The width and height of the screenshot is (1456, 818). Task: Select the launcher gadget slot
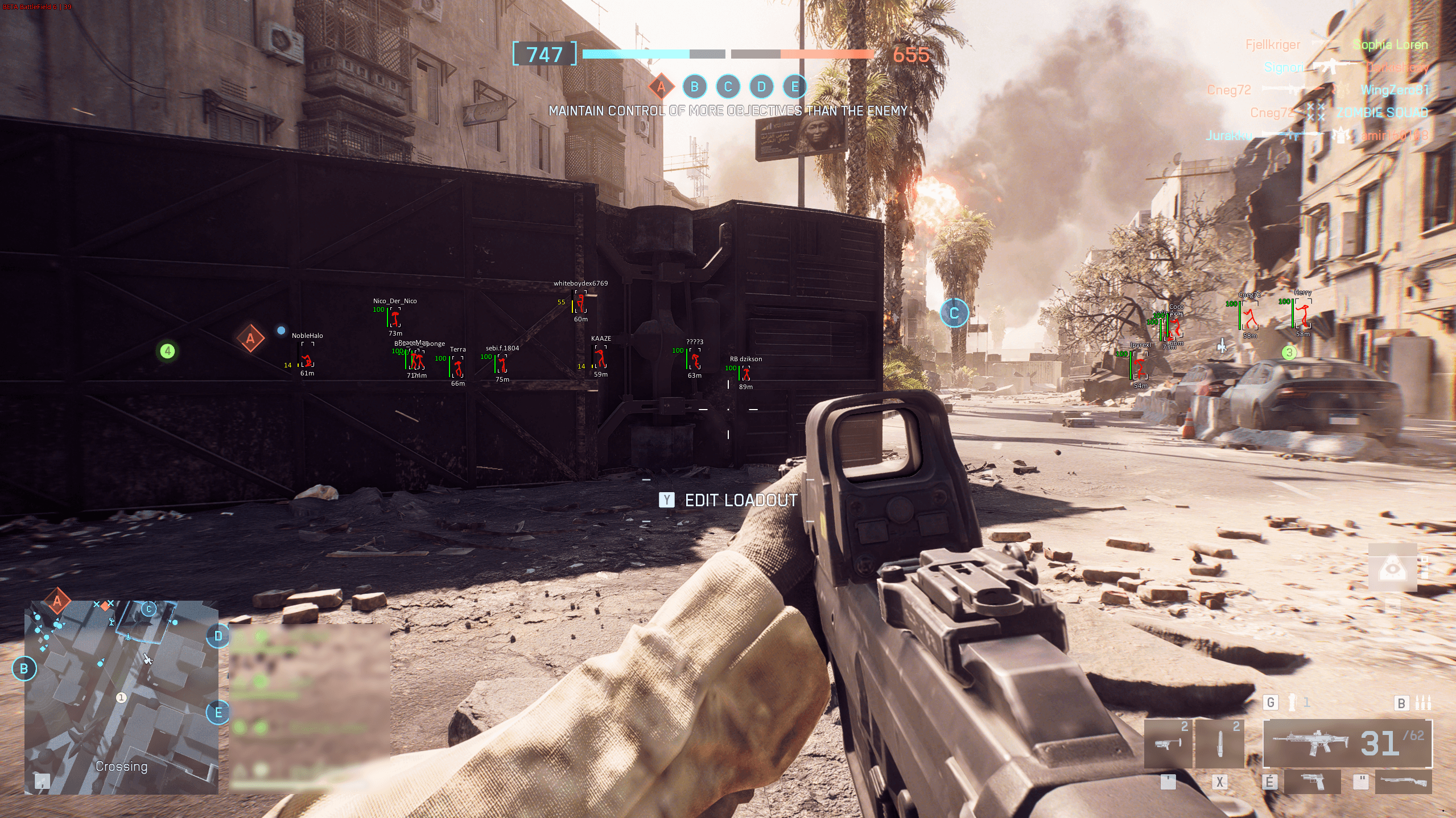1168,743
